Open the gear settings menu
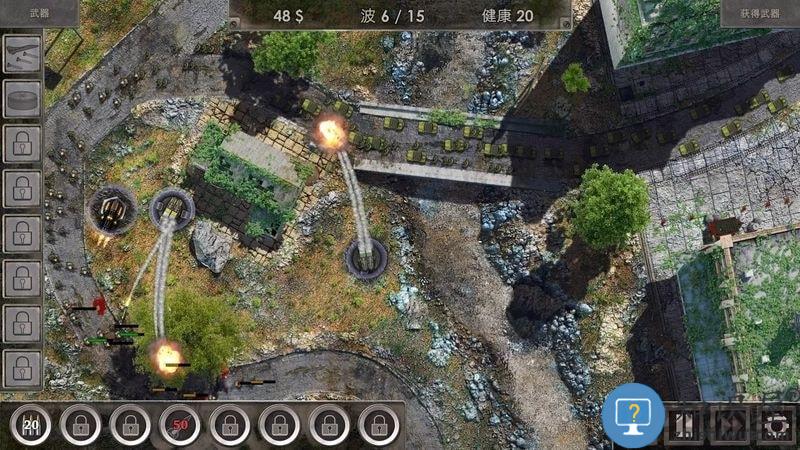800x450 pixels. coord(776,425)
